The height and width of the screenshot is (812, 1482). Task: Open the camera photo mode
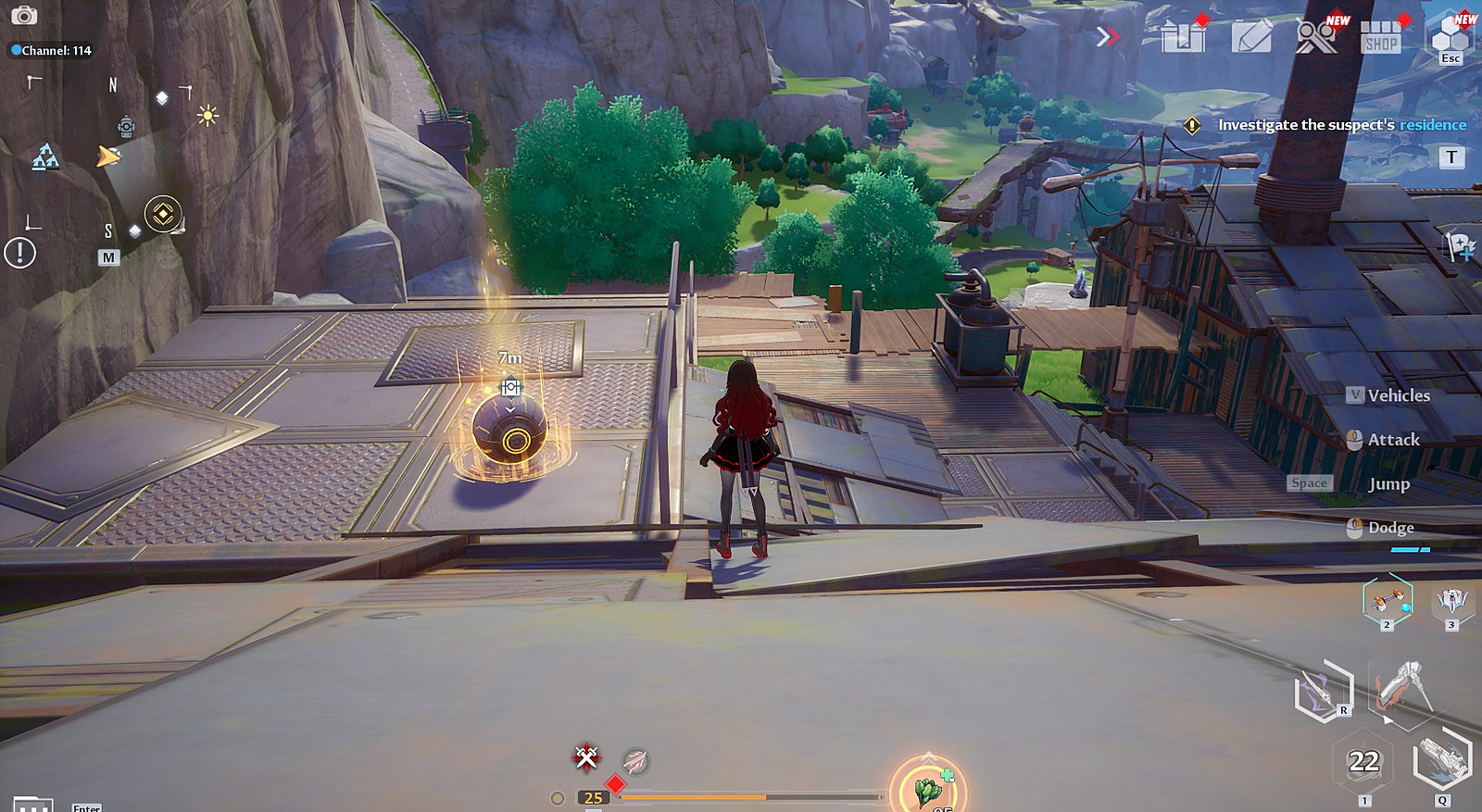click(23, 15)
